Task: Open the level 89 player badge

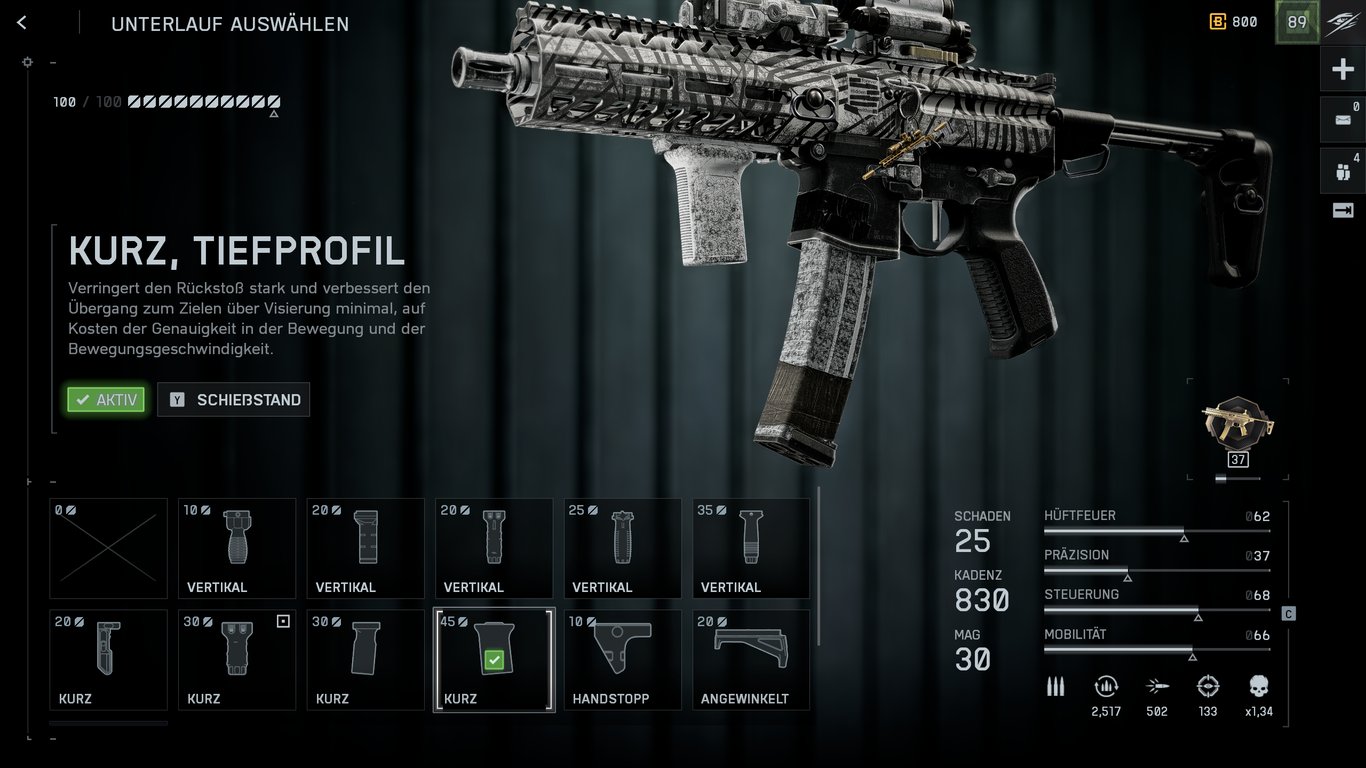Action: [1297, 22]
